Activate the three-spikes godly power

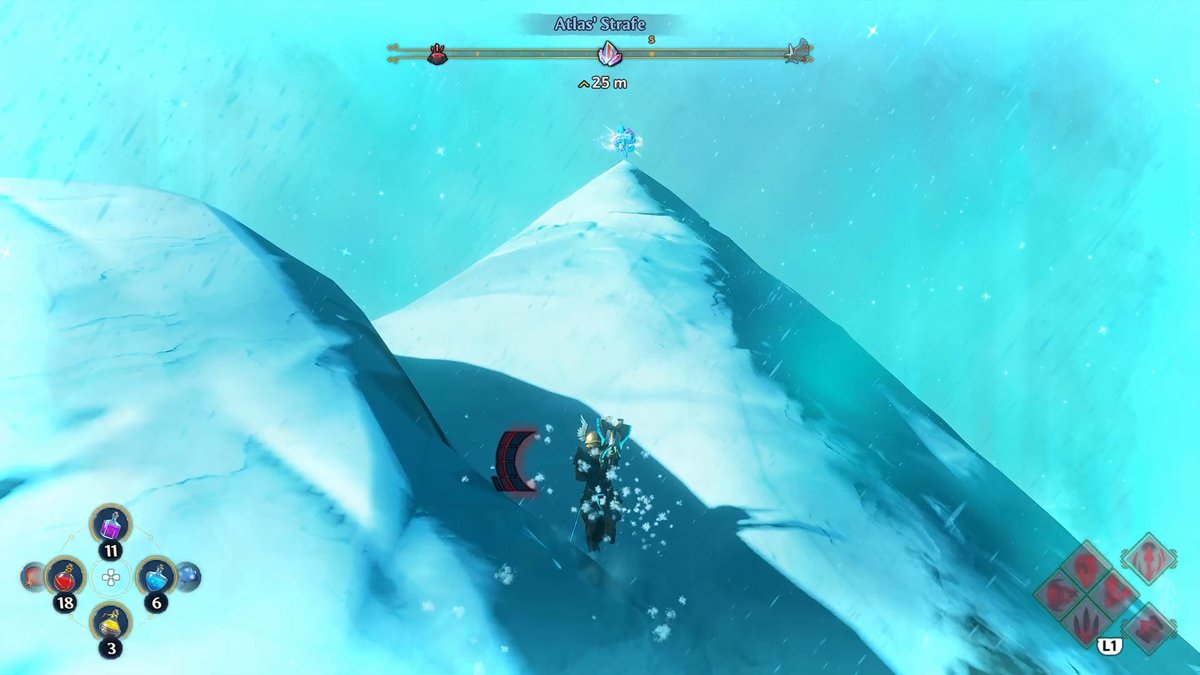(x=1086, y=624)
